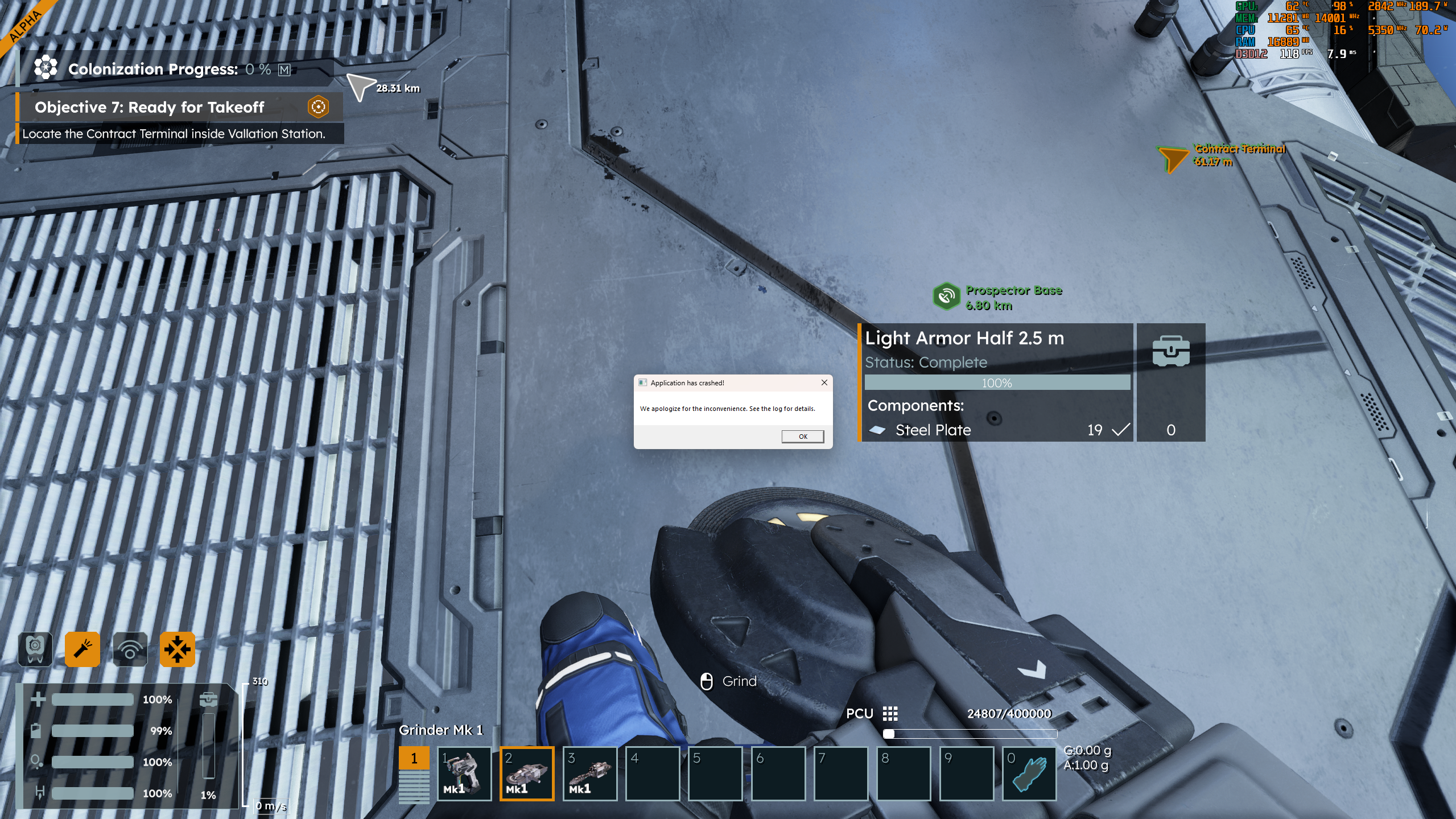
Task: Select the drill Mk1 in hotbar slot 3
Action: (590, 773)
